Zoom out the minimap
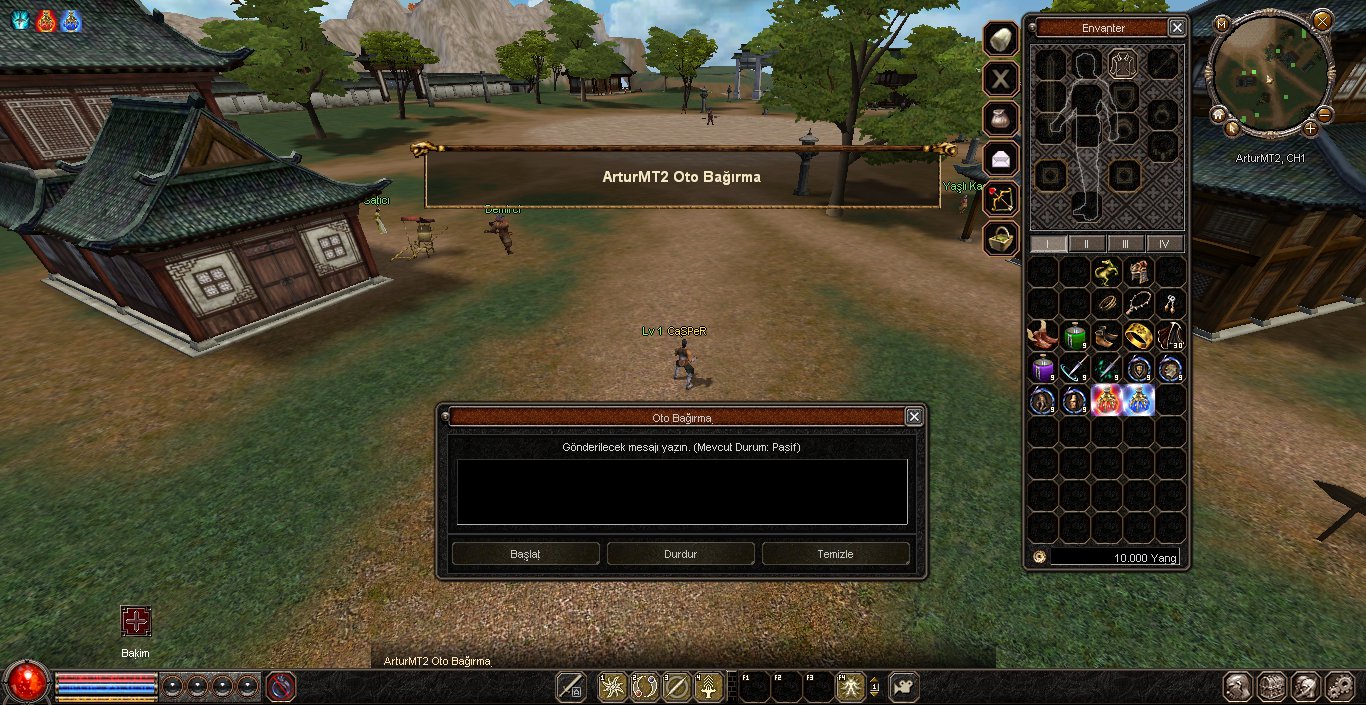Image resolution: width=1366 pixels, height=705 pixels. (x=1325, y=114)
